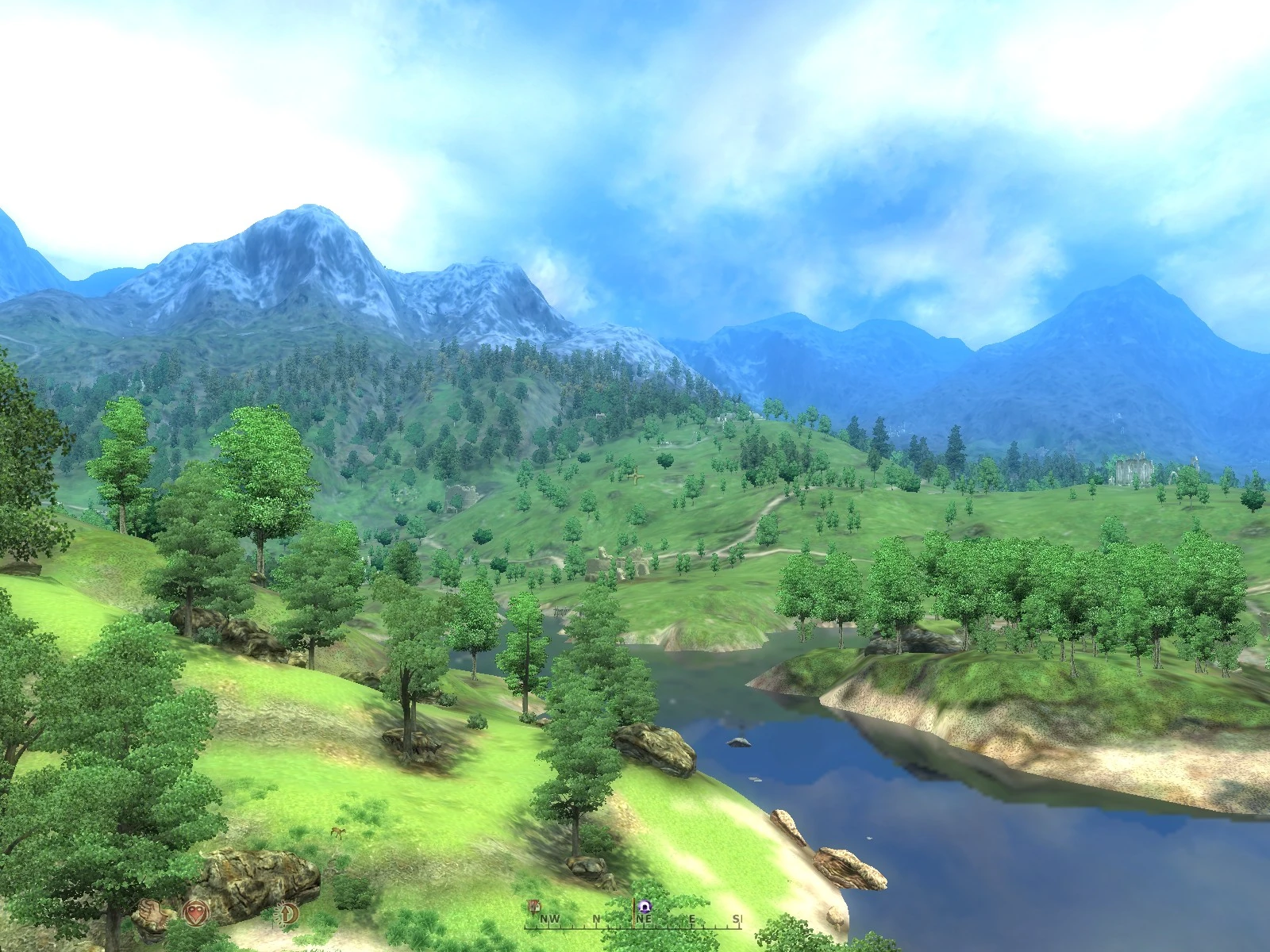The height and width of the screenshot is (952, 1270).
Task: Click the E label on the compass strip
Action: click(692, 919)
